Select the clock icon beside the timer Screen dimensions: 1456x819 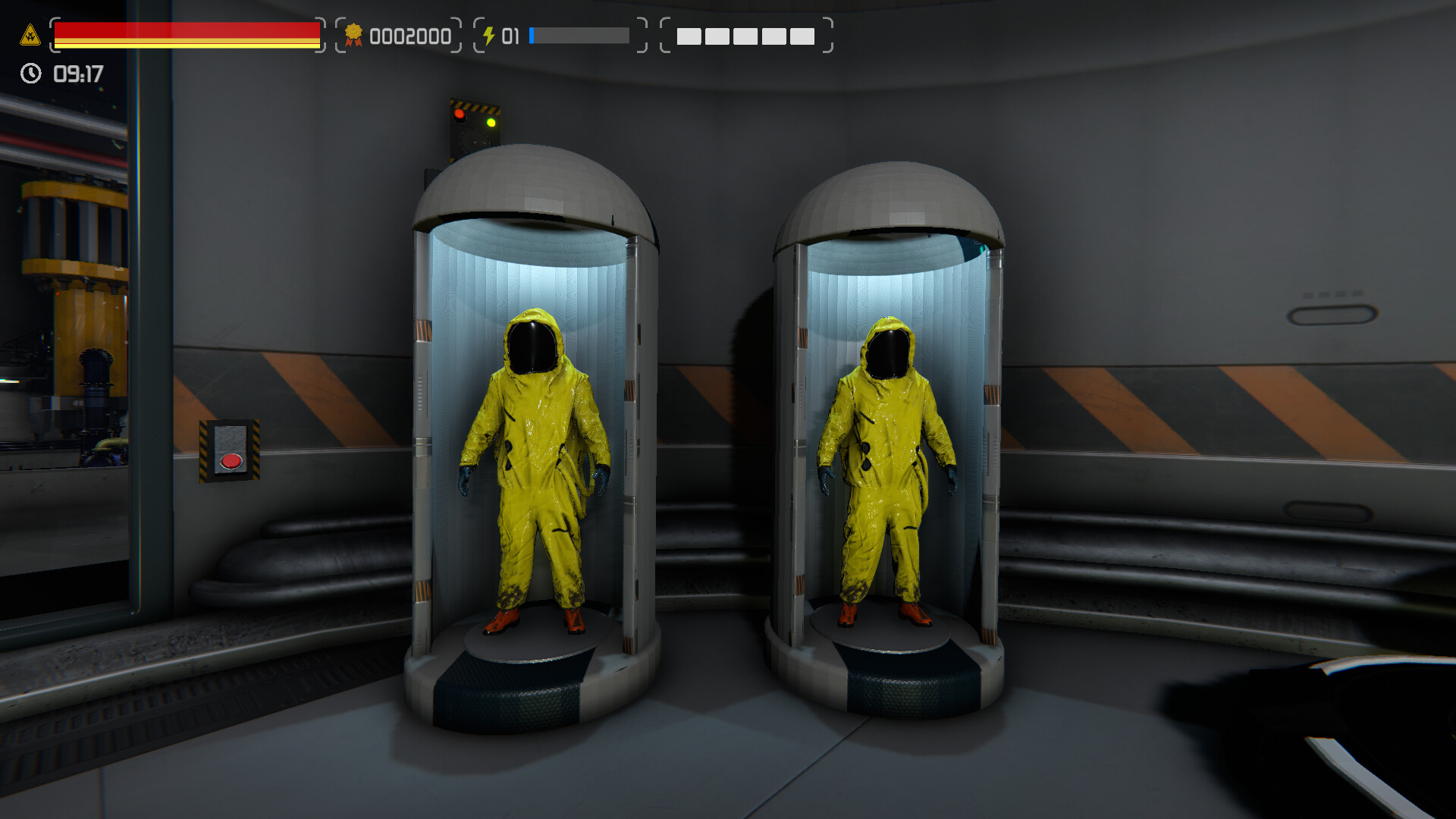(x=30, y=74)
